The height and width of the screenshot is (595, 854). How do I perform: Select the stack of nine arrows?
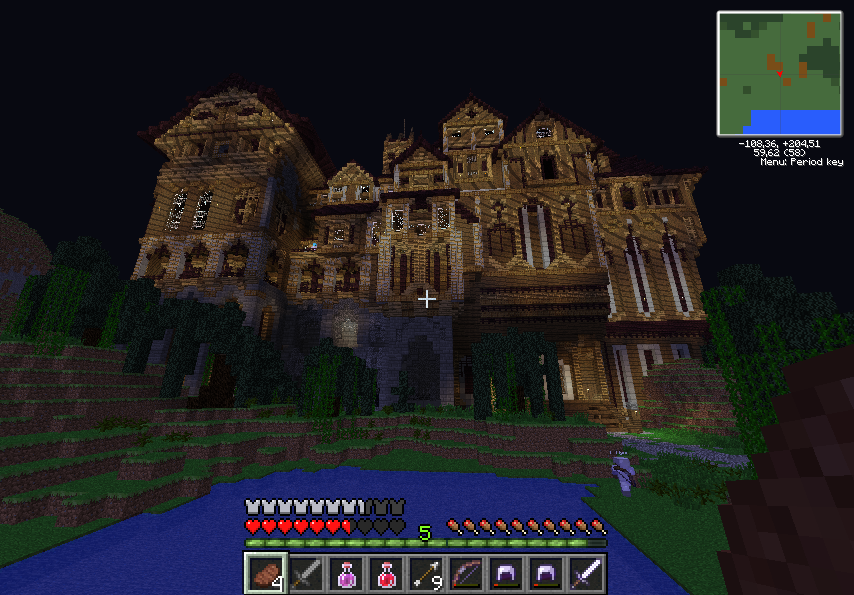click(426, 574)
